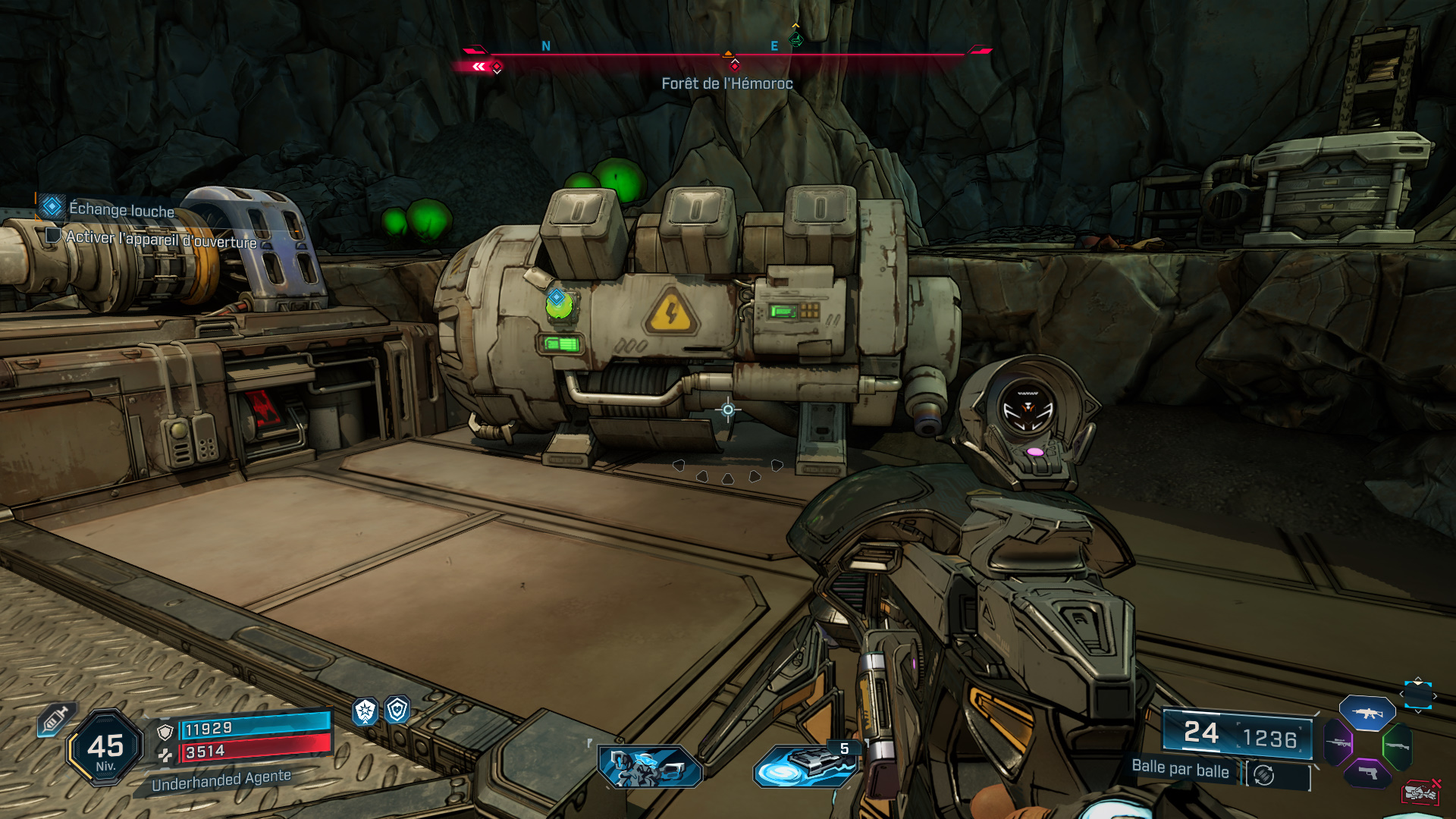Select the syringe repkit icon
Image resolution: width=1456 pixels, height=819 pixels.
(x=55, y=719)
